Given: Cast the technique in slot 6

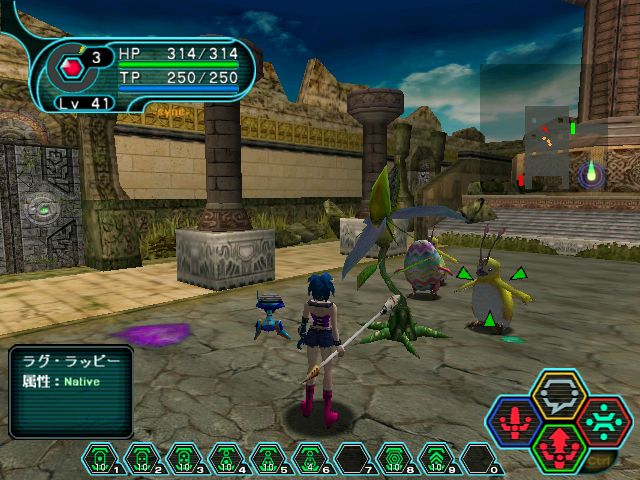Looking at the screenshot, I should tap(310, 458).
